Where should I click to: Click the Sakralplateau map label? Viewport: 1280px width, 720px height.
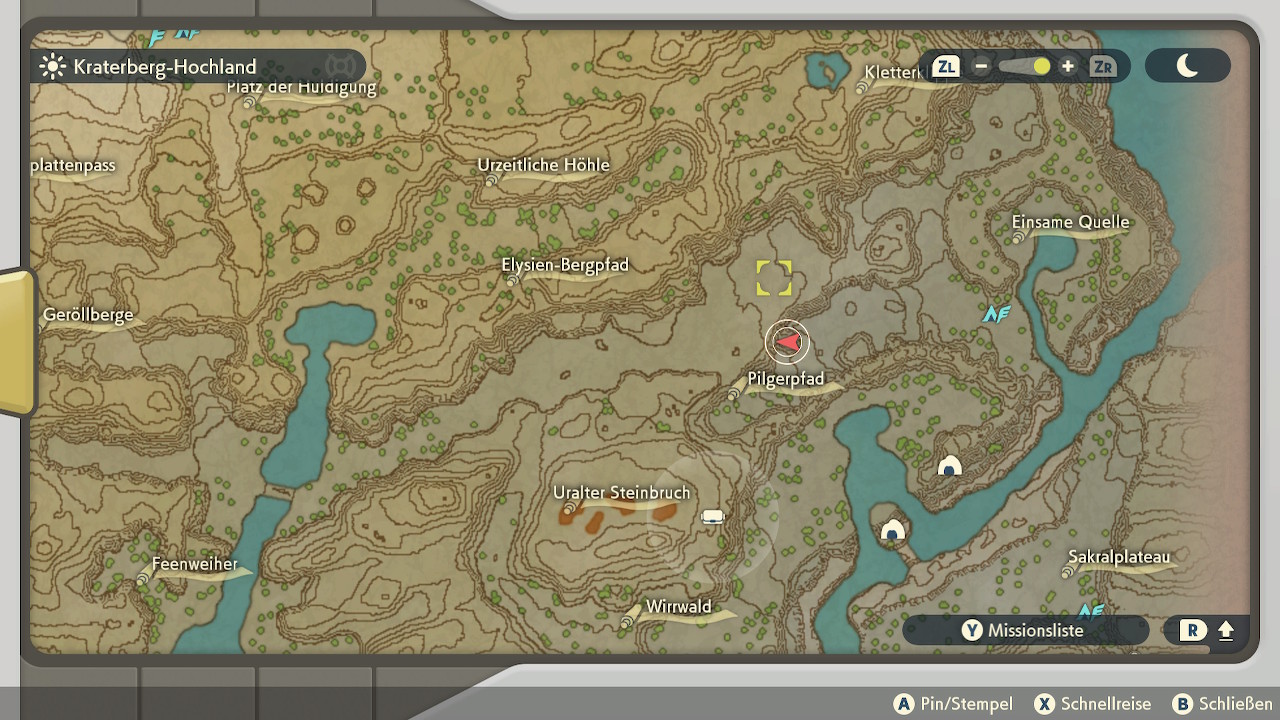coord(1118,557)
